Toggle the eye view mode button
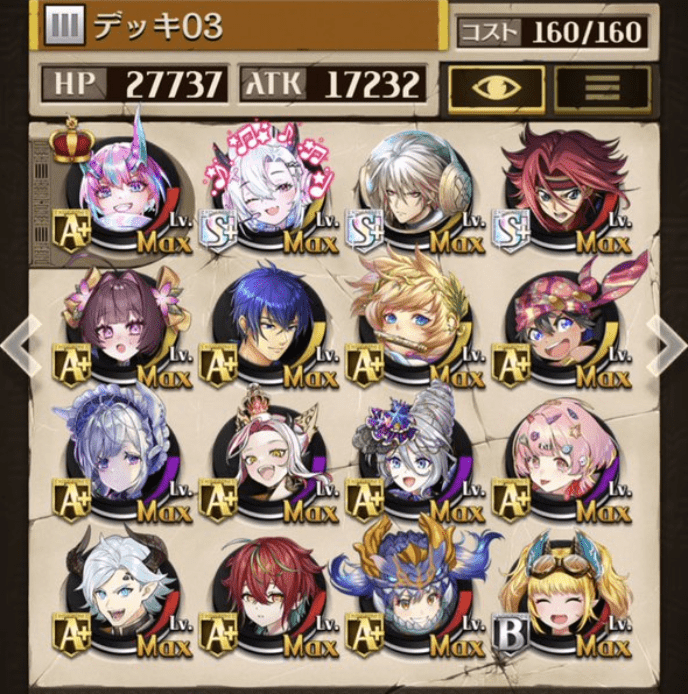Viewport: 688px width, 694px height. 496,88
